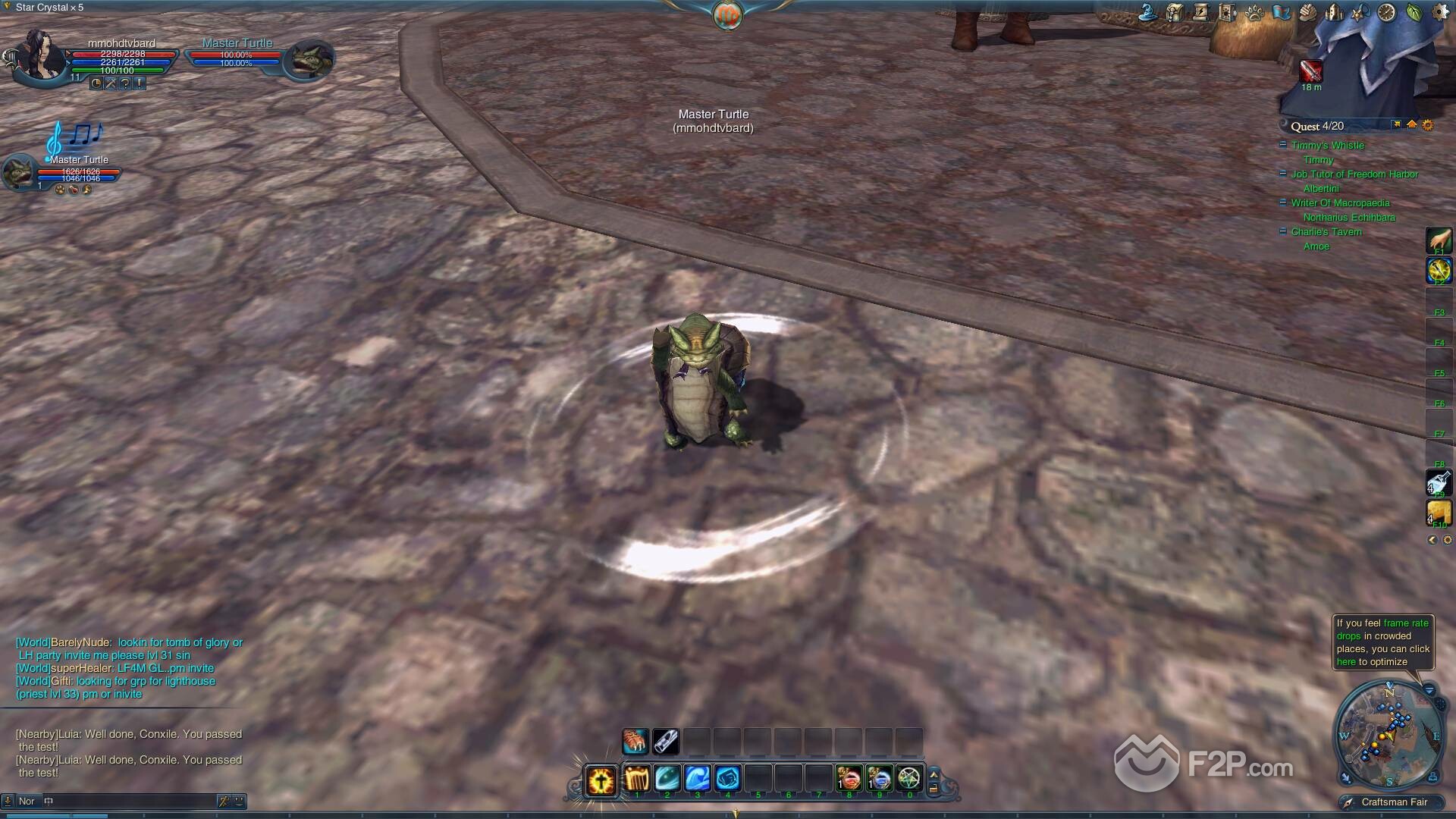
Task: Open the handshake social menu icon
Action: (1307, 12)
